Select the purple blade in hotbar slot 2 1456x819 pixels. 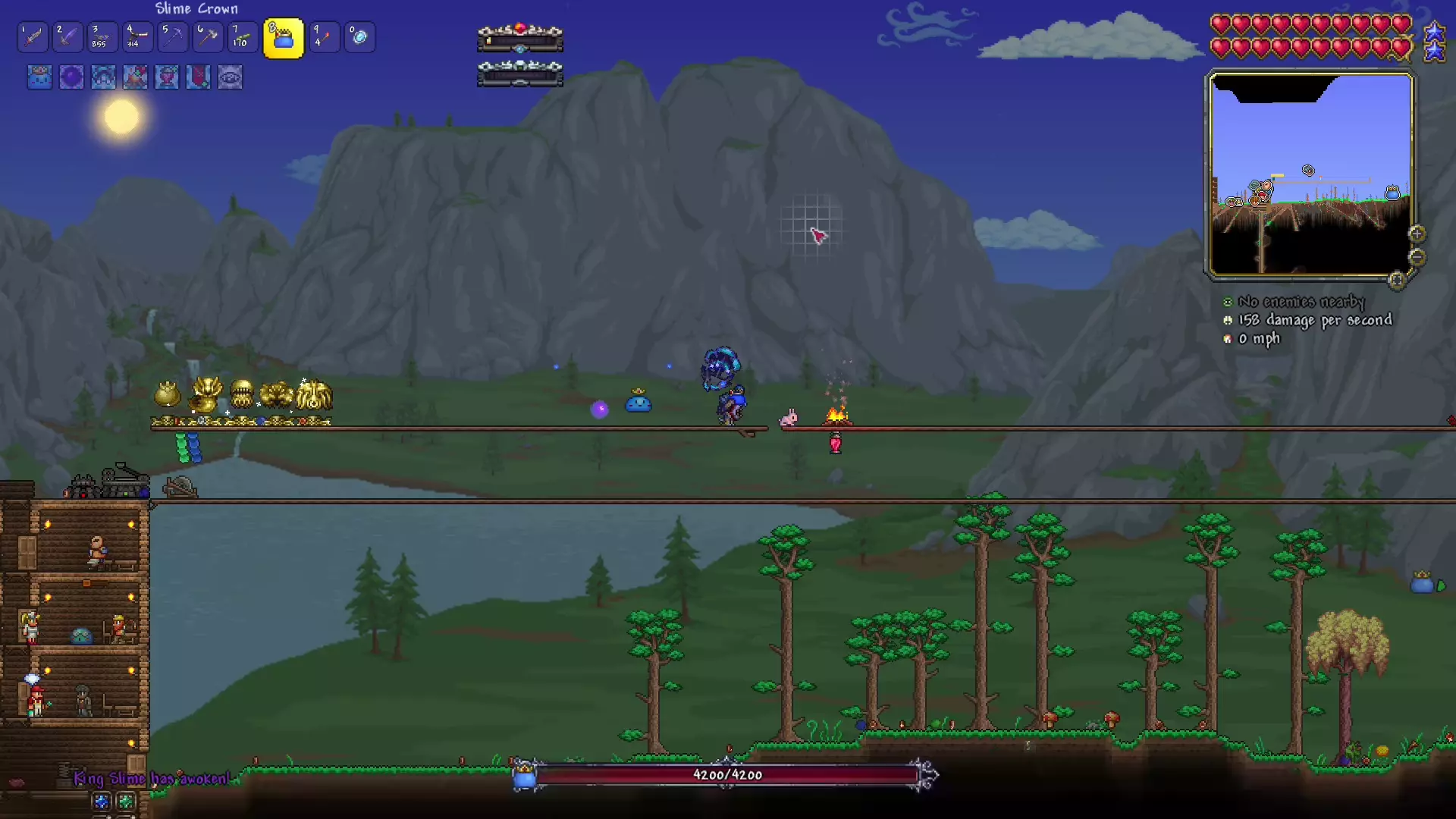[67, 37]
